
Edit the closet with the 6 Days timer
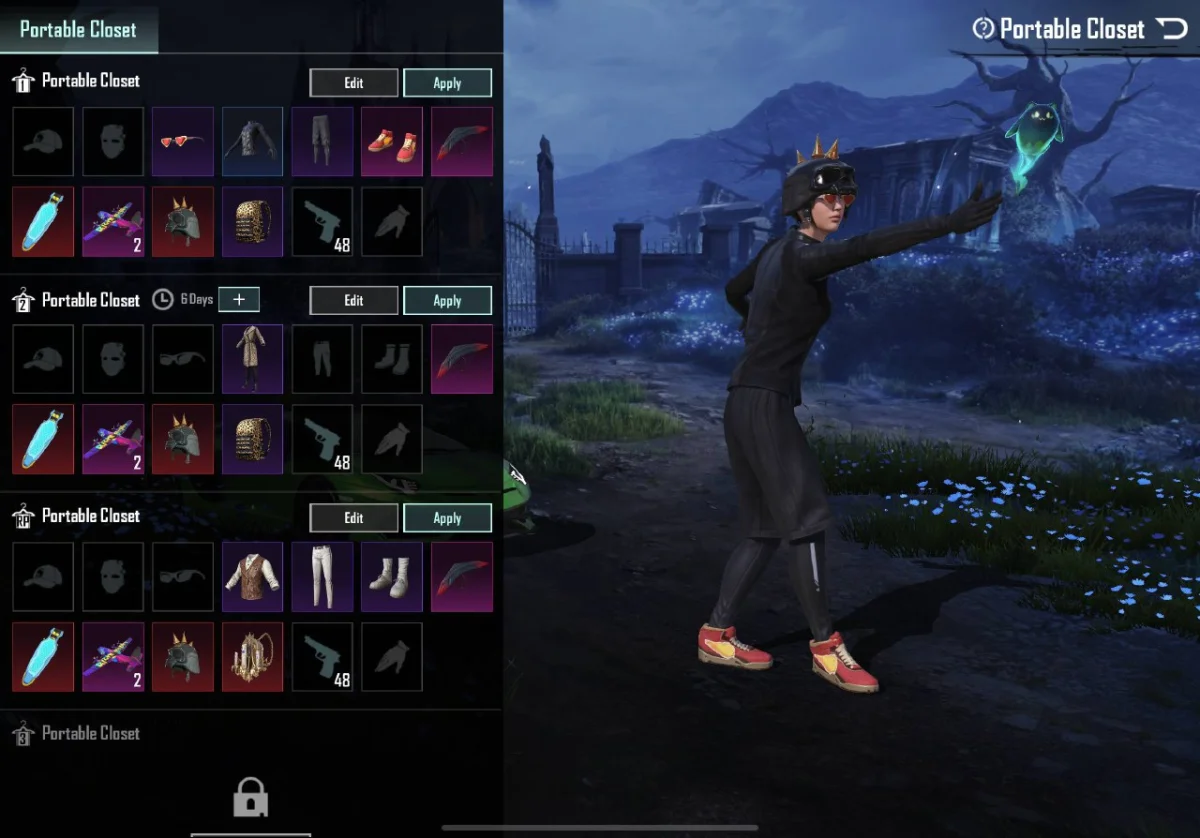tap(354, 300)
